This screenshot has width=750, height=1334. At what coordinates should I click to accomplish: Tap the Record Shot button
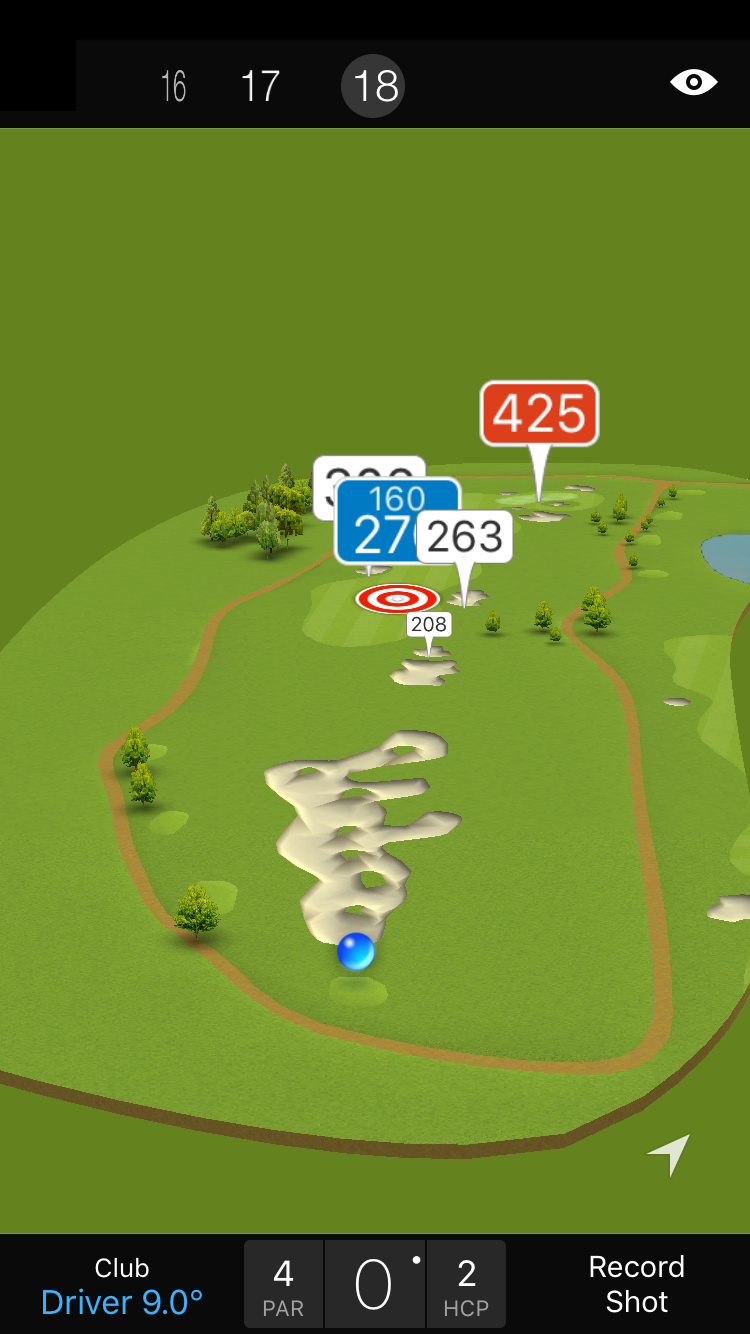636,1285
